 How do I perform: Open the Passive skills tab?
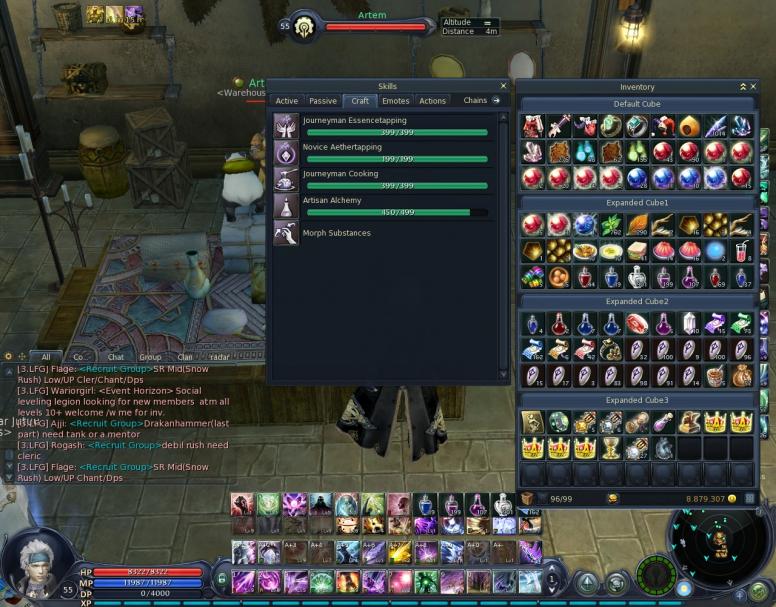click(323, 101)
